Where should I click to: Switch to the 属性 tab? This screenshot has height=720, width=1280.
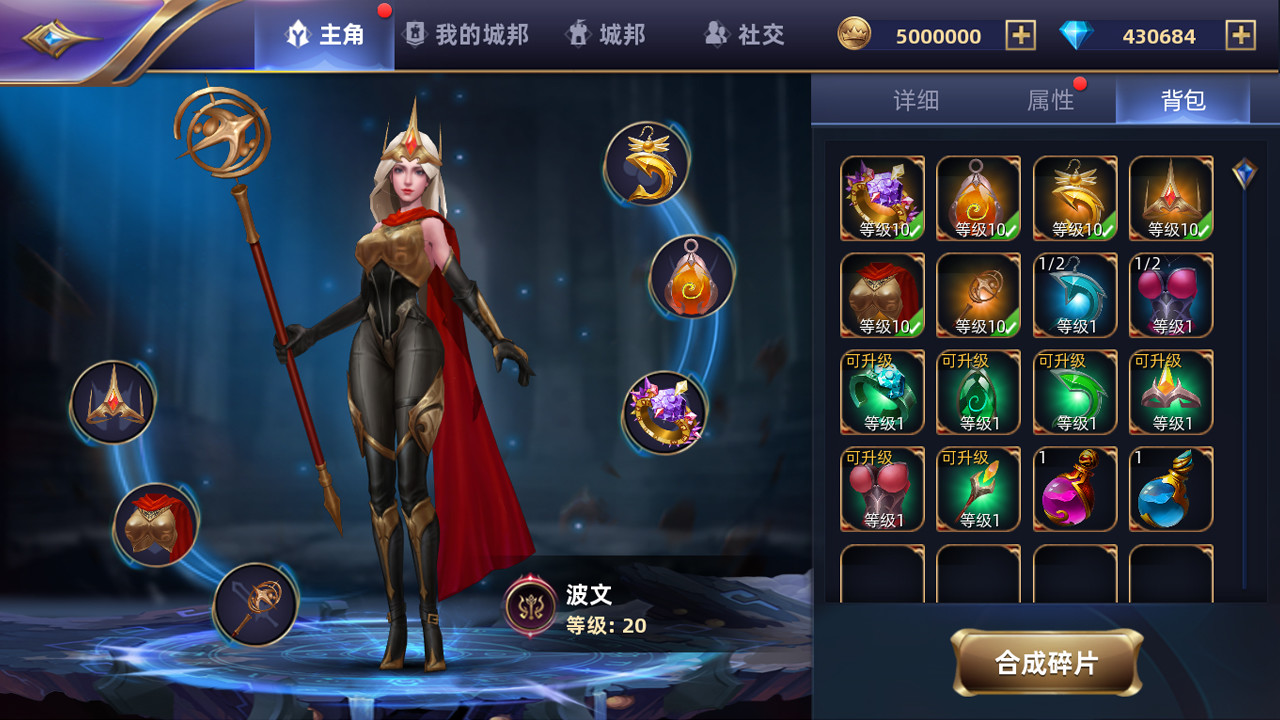pos(1050,99)
